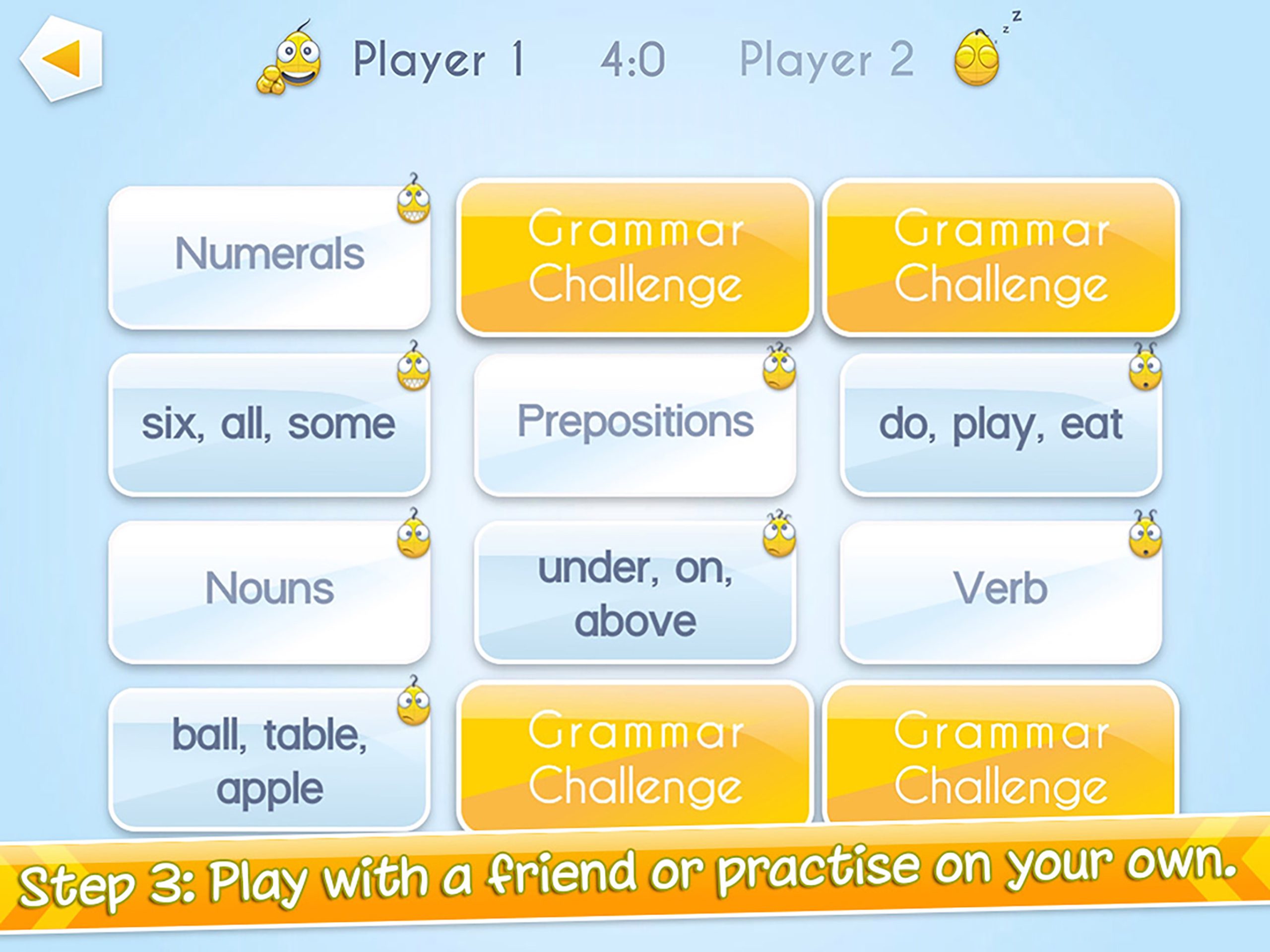Viewport: 1270px width, 952px height.
Task: Flip the do, play, eat card
Action: (1002, 425)
